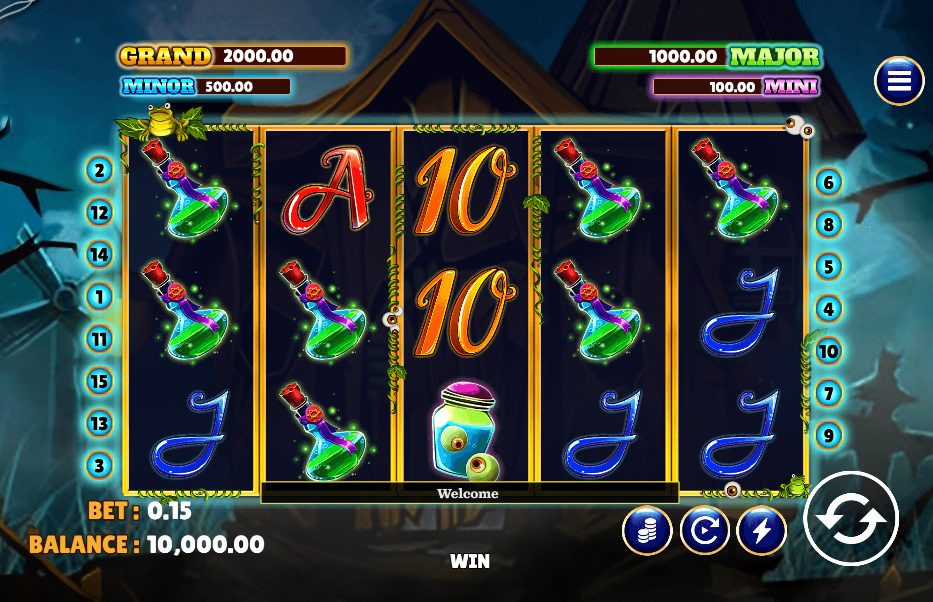This screenshot has width=933, height=602.
Task: Select payline number 11 marker
Action: [x=99, y=338]
